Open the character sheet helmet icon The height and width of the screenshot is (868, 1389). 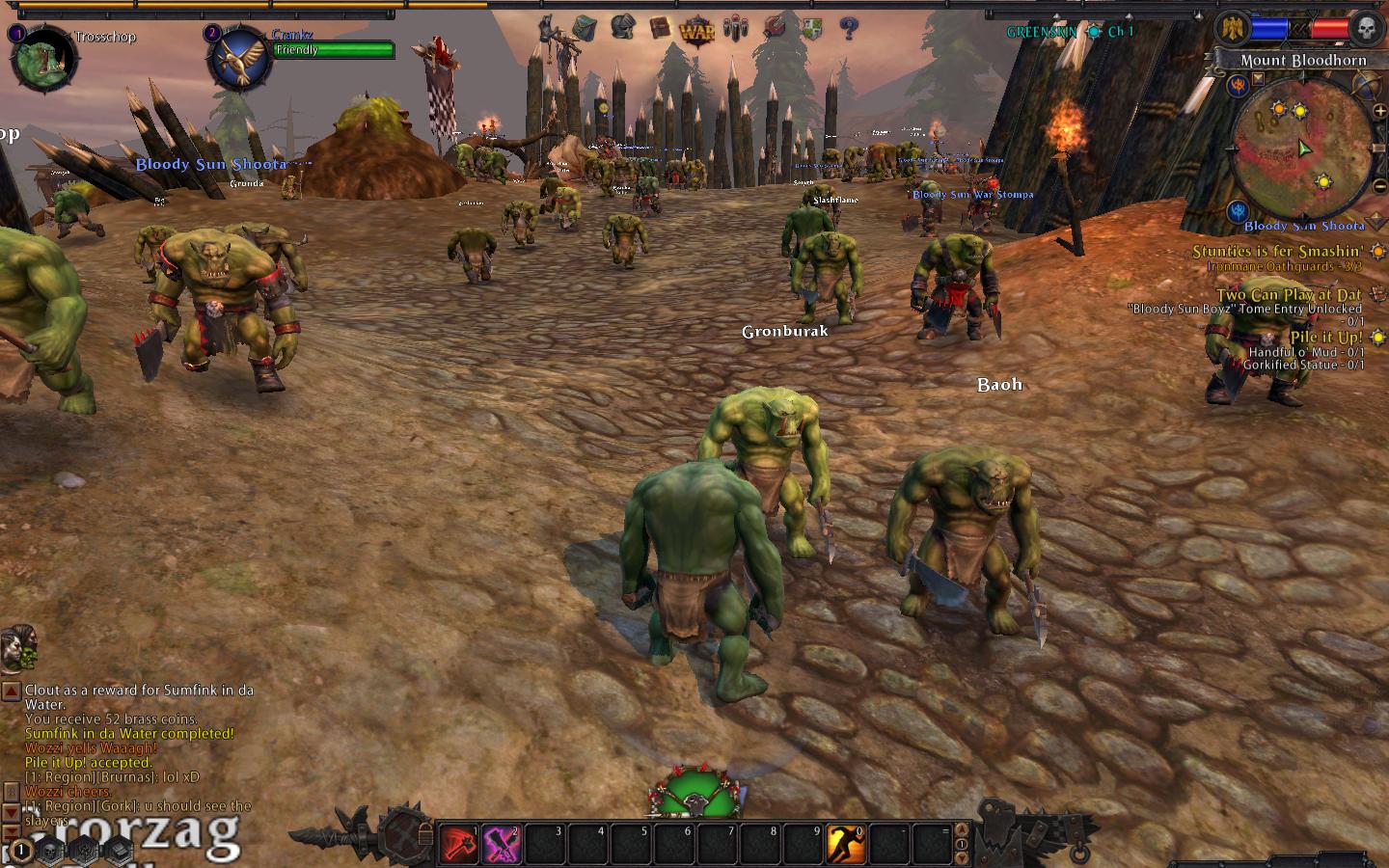pyautogui.click(x=622, y=27)
